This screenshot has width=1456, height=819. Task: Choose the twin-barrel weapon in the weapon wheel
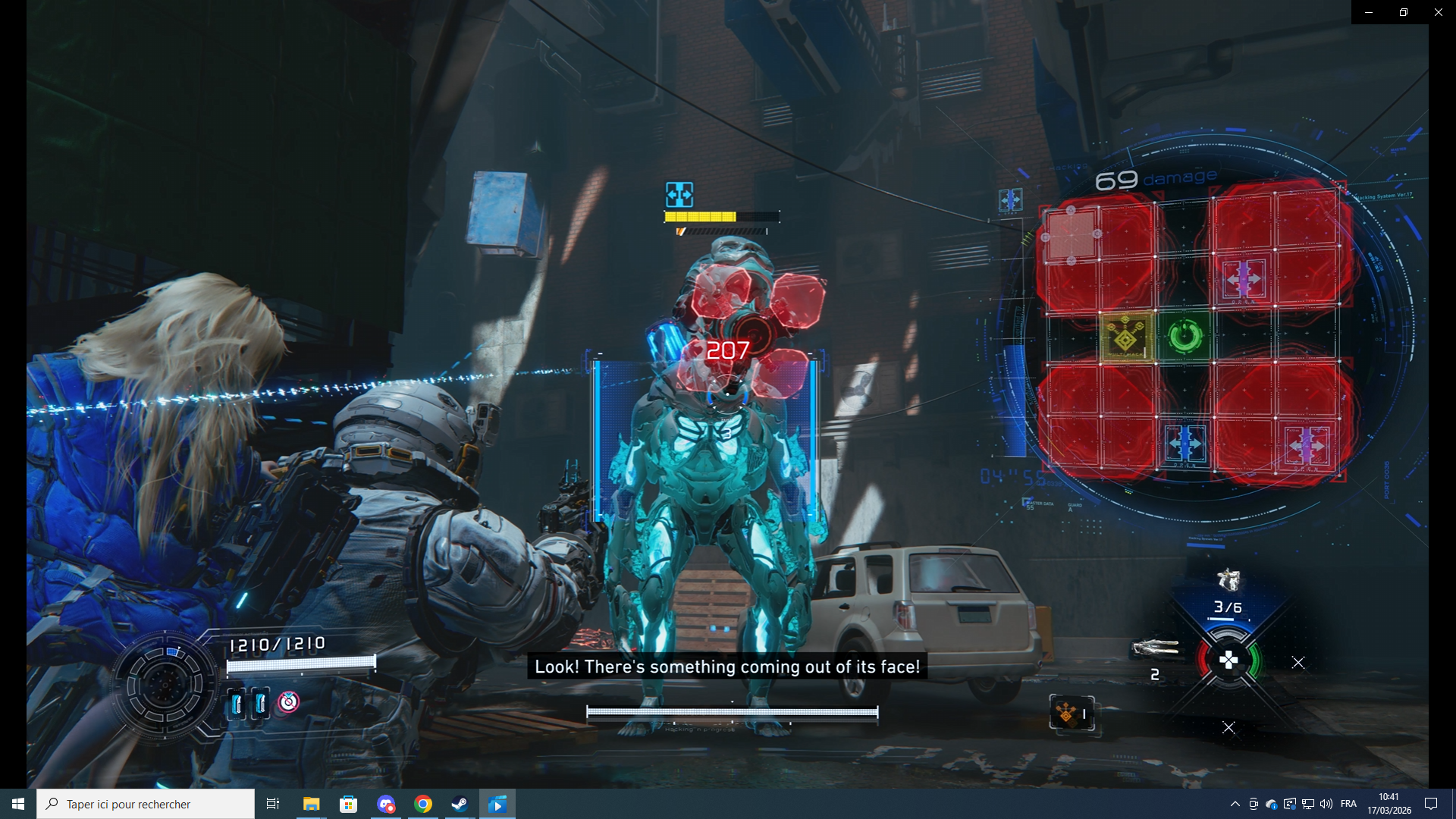point(1154,648)
